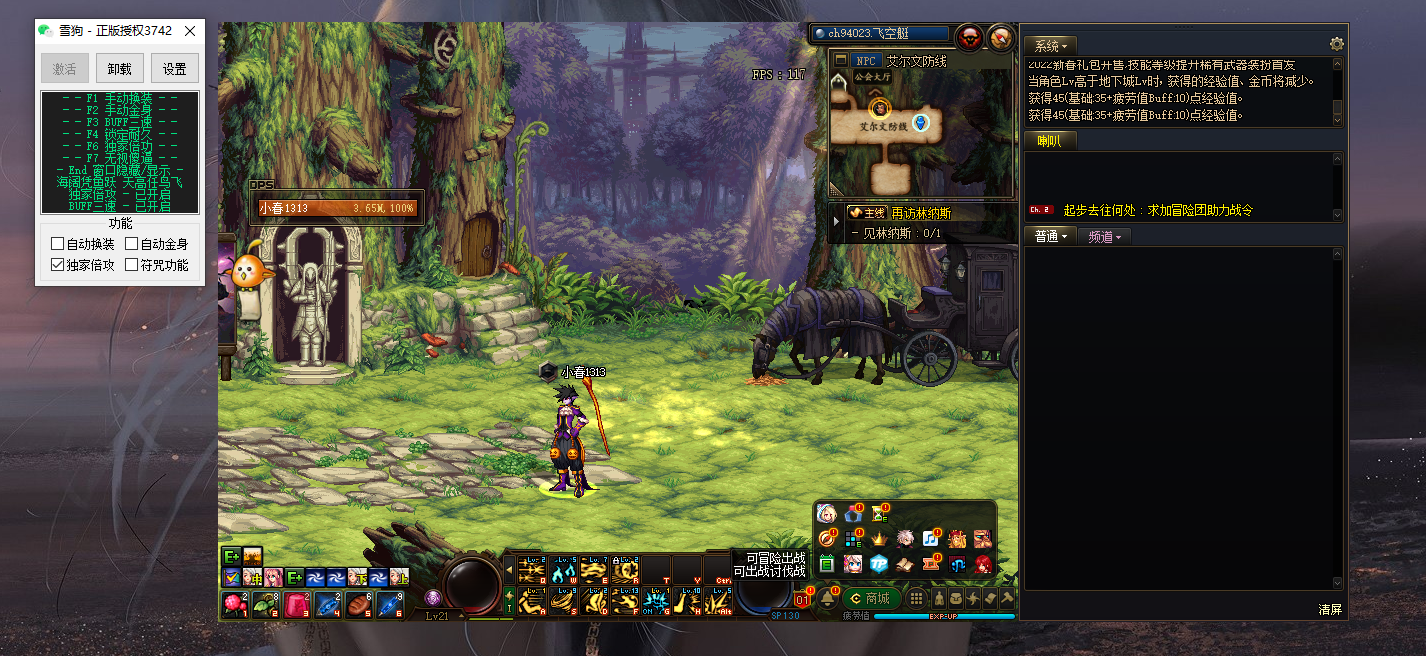Activate the blue flame skill on W

click(x=563, y=571)
